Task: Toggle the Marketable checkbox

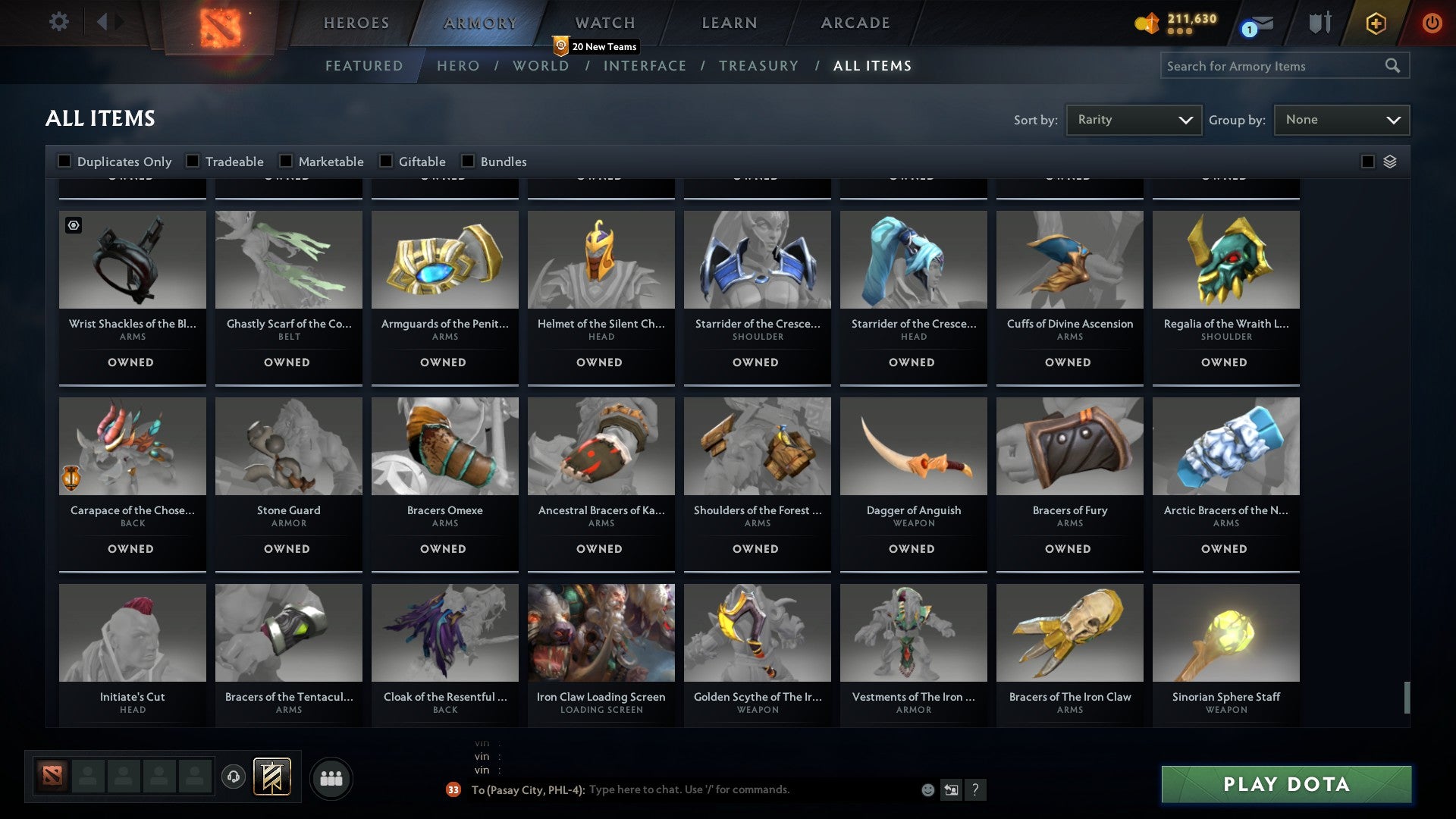Action: [286, 161]
